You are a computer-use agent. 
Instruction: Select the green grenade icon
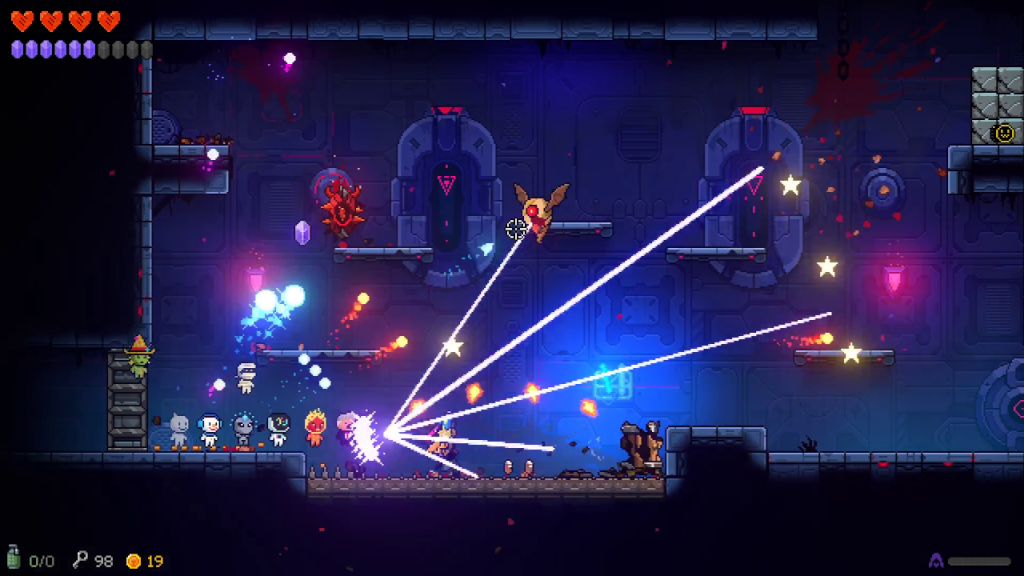click(x=14, y=558)
